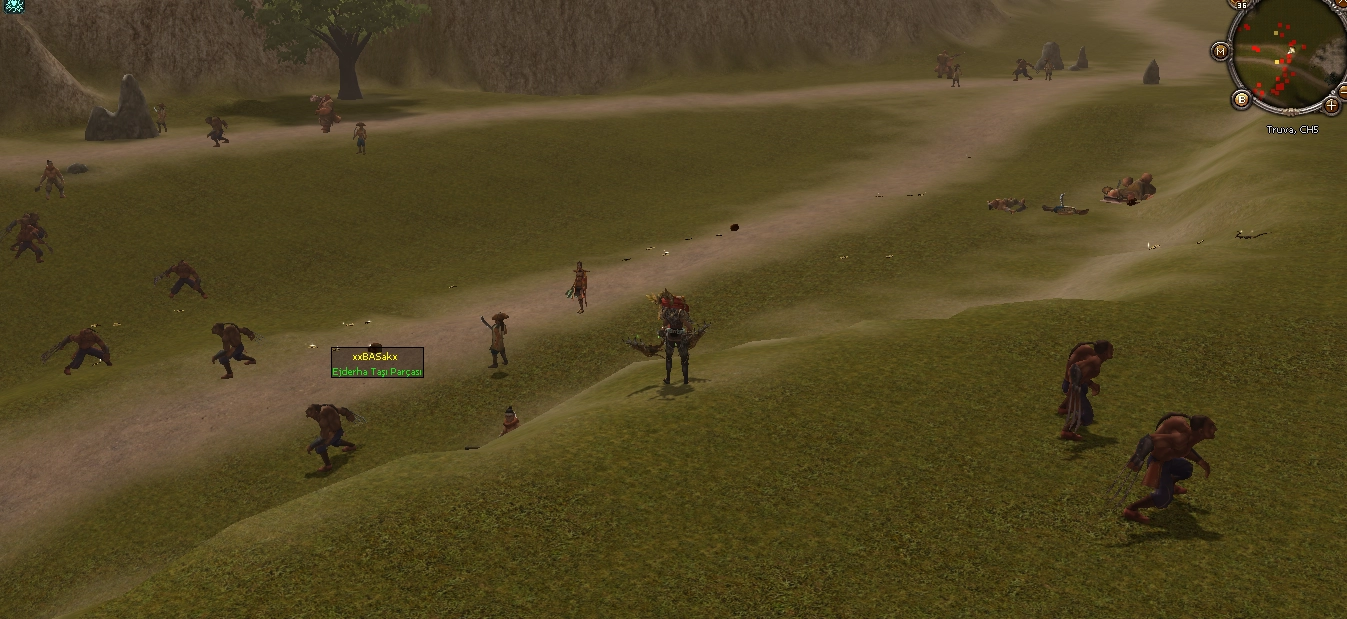Click the round B button beside minimap
The height and width of the screenshot is (619, 1347).
coord(1241,98)
